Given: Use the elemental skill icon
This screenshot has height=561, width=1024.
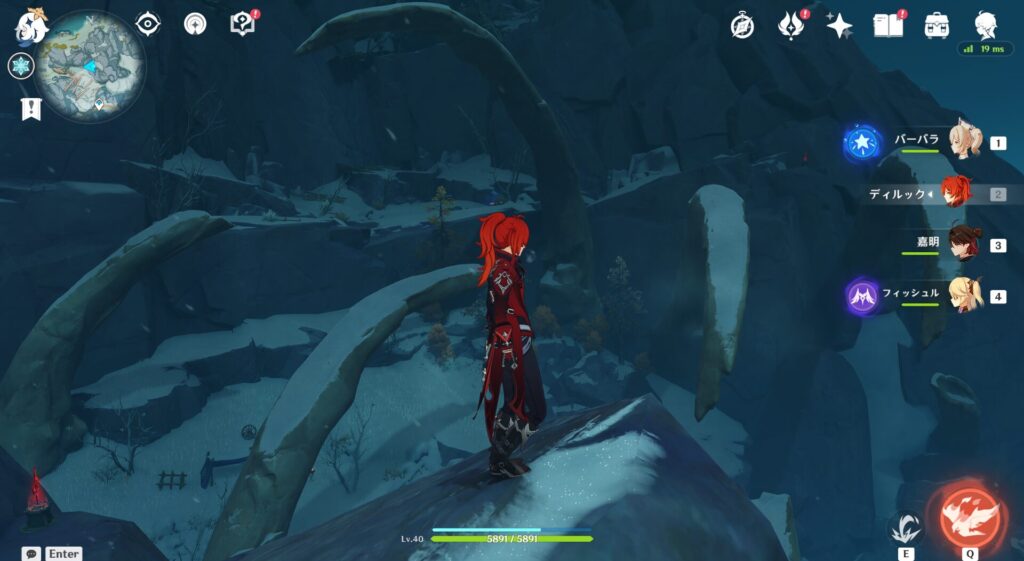Looking at the screenshot, I should [x=903, y=527].
